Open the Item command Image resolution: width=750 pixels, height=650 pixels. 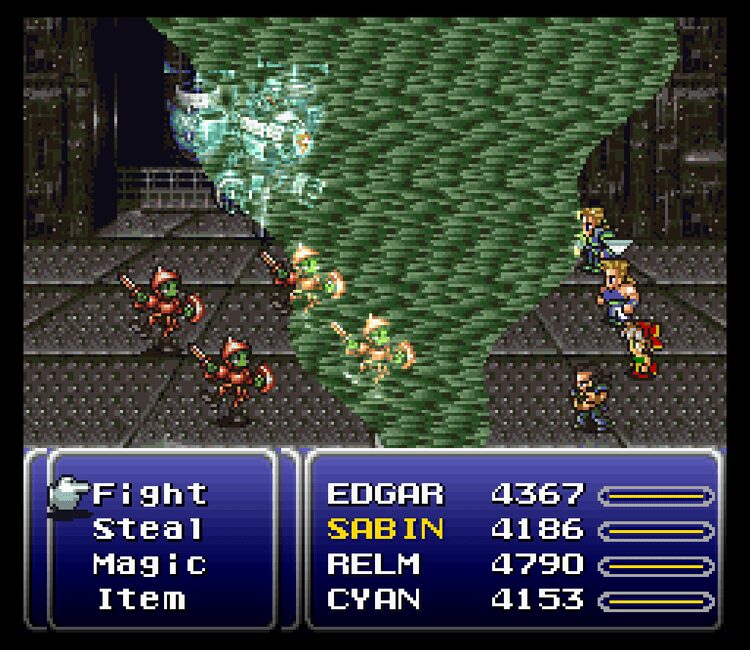141,599
